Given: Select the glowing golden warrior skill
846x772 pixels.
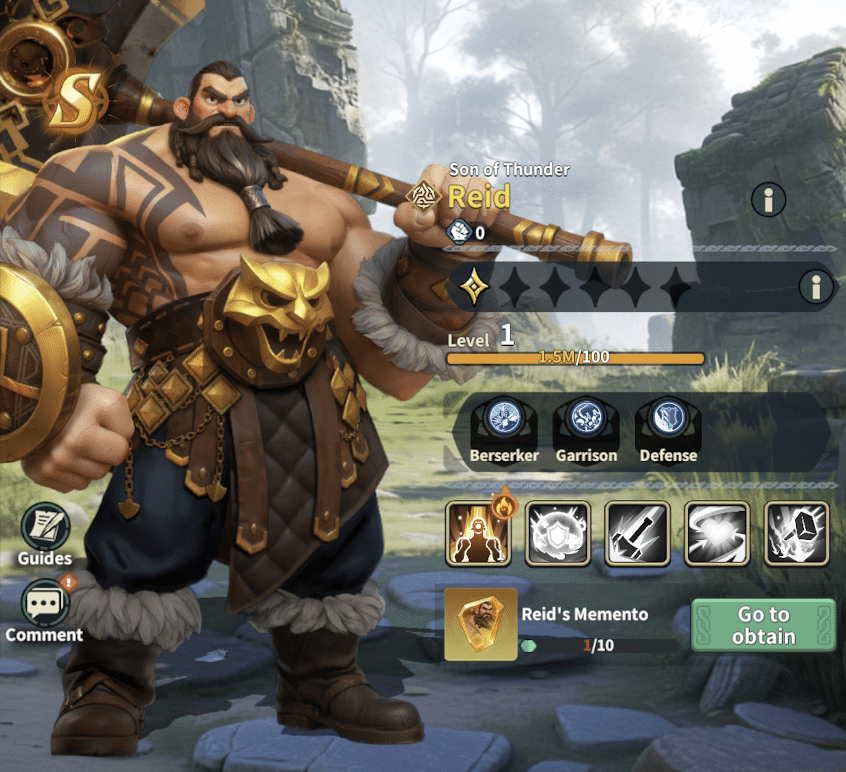Looking at the screenshot, I should point(479,534).
